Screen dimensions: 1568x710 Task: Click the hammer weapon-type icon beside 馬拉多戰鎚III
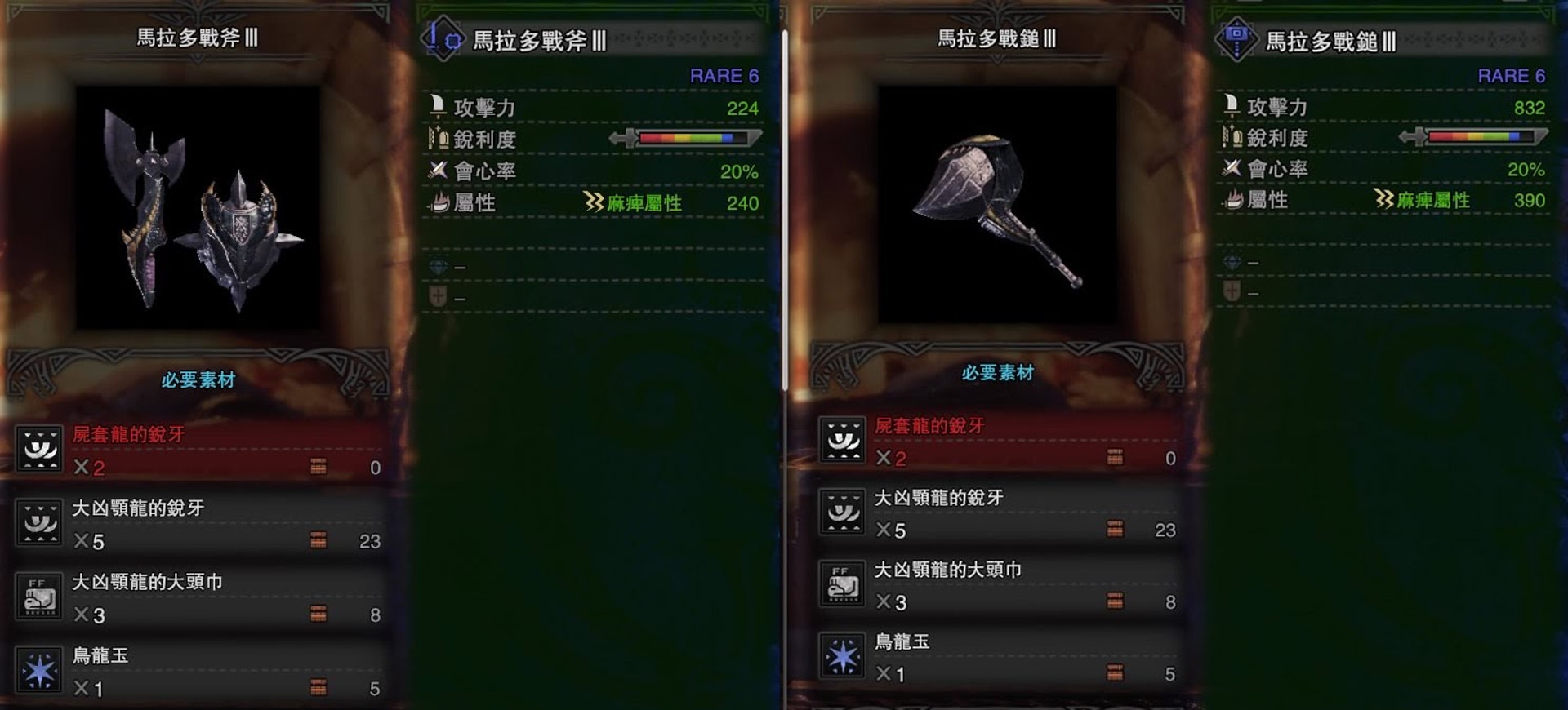[1236, 38]
